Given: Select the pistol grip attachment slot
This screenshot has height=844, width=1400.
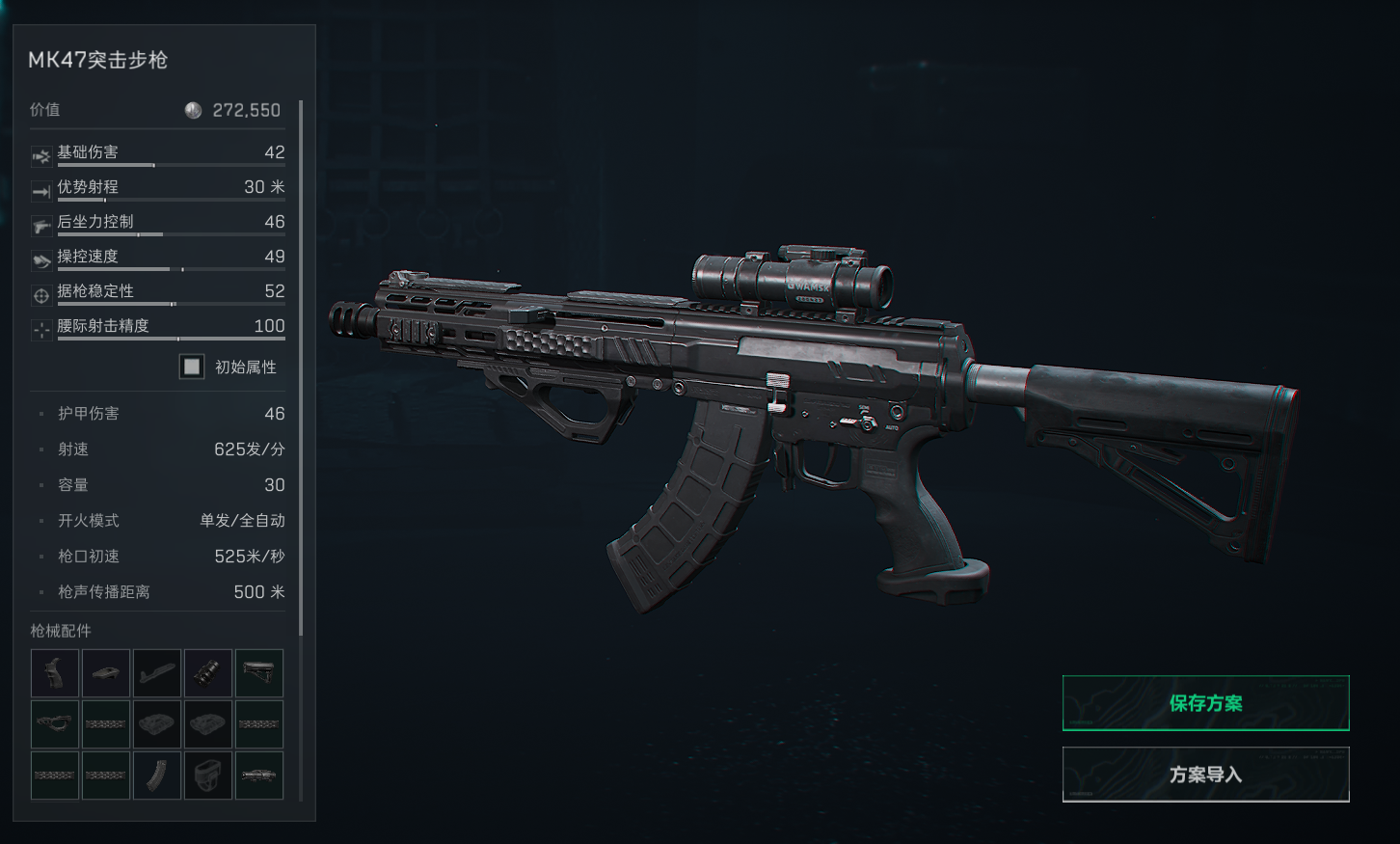Looking at the screenshot, I should click(55, 673).
